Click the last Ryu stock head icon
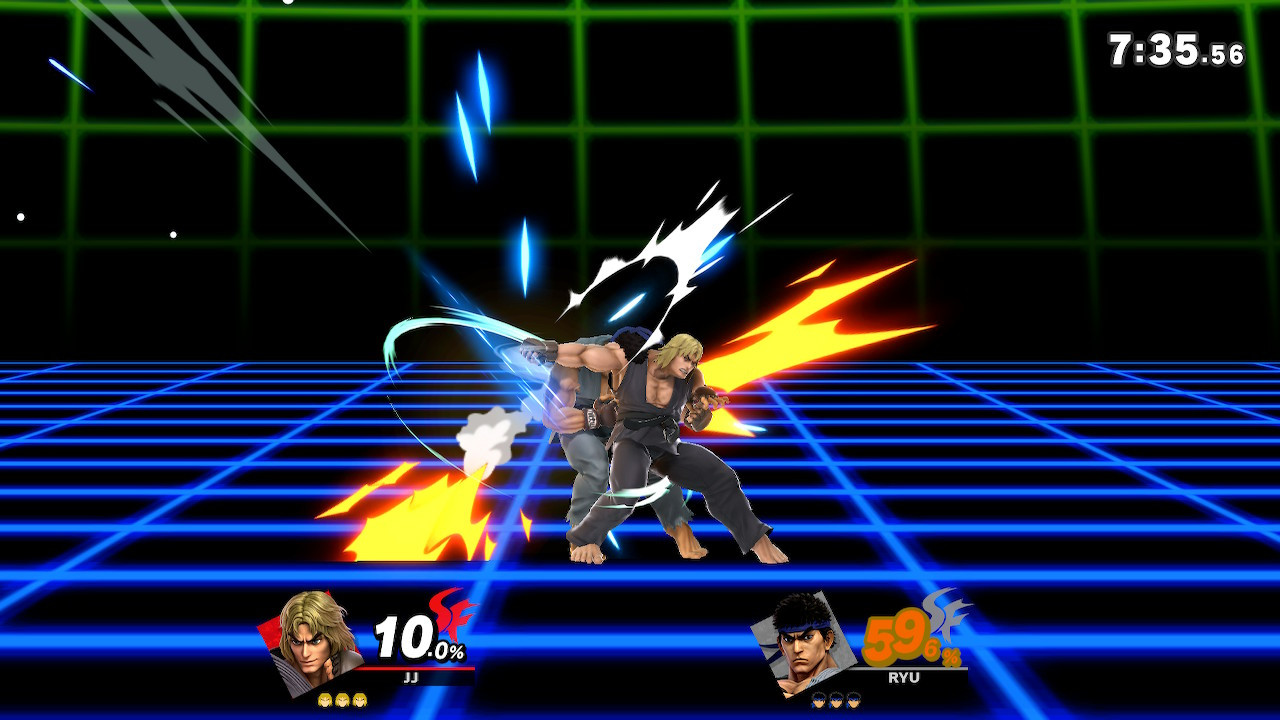This screenshot has width=1280, height=720. tap(853, 701)
